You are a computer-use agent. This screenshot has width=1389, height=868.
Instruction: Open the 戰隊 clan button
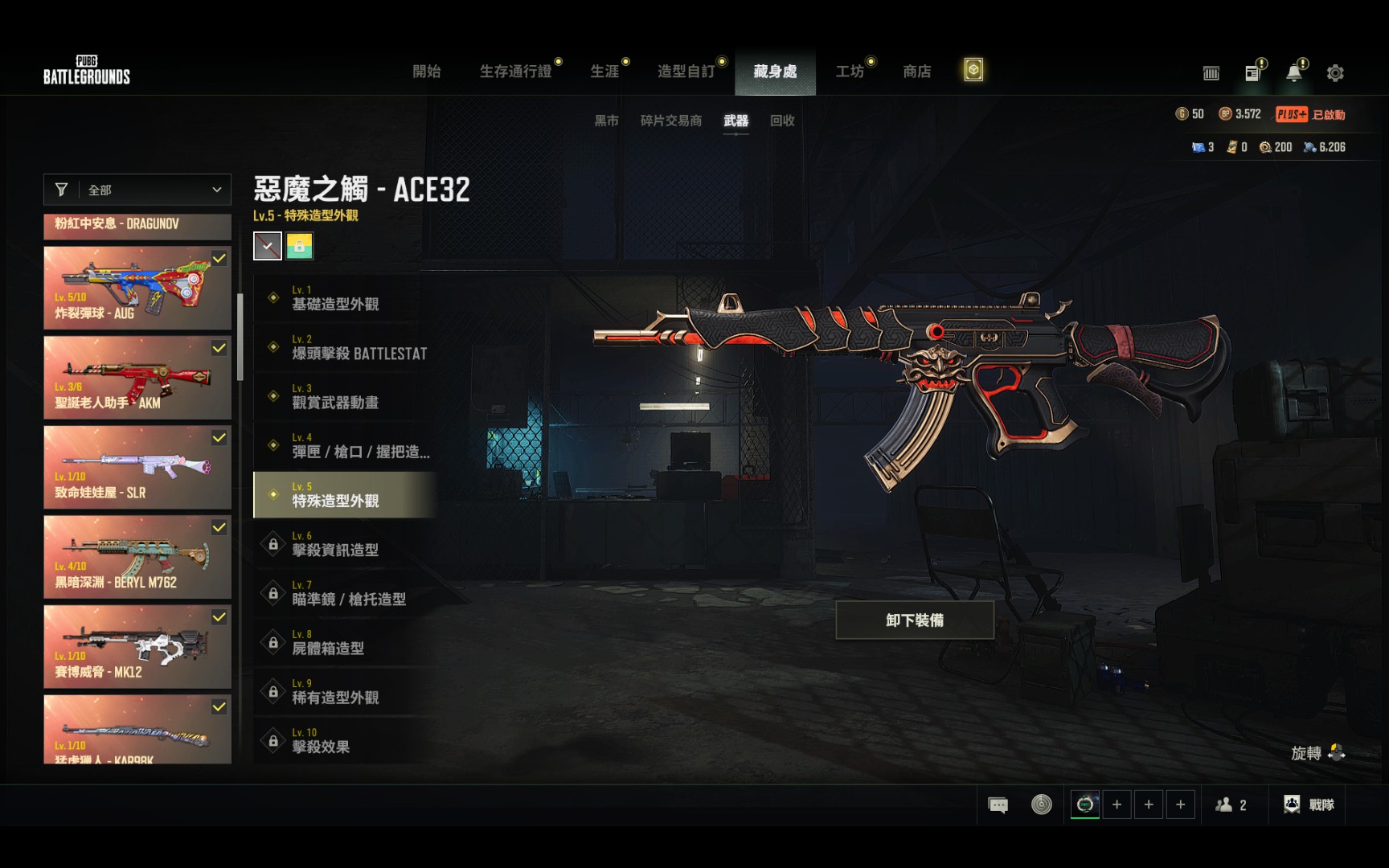(x=1309, y=805)
